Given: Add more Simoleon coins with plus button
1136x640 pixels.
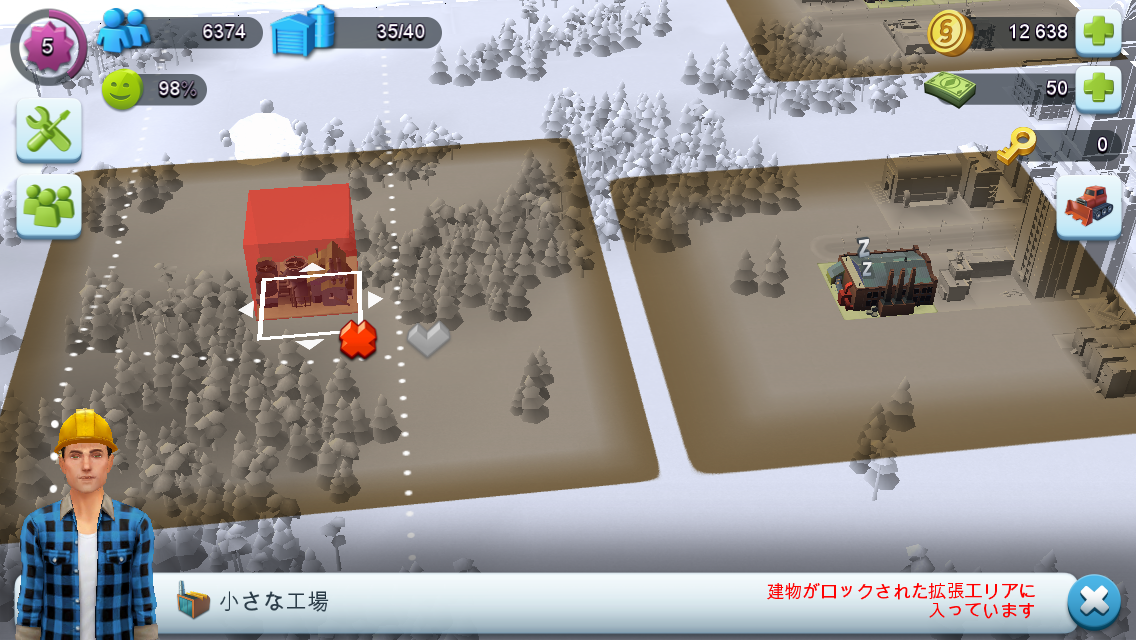Looking at the screenshot, I should [x=1097, y=32].
